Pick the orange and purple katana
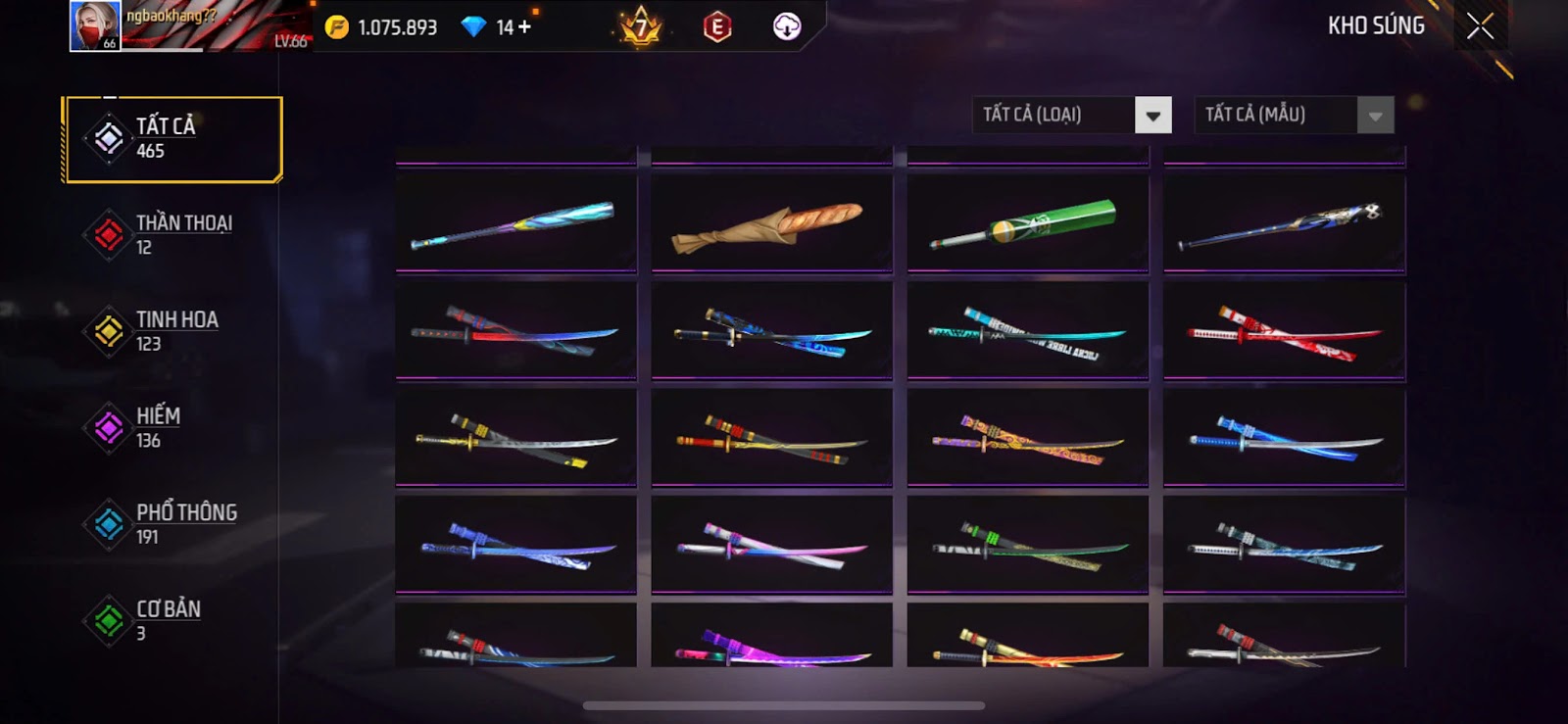This screenshot has width=1568, height=724. point(1027,439)
